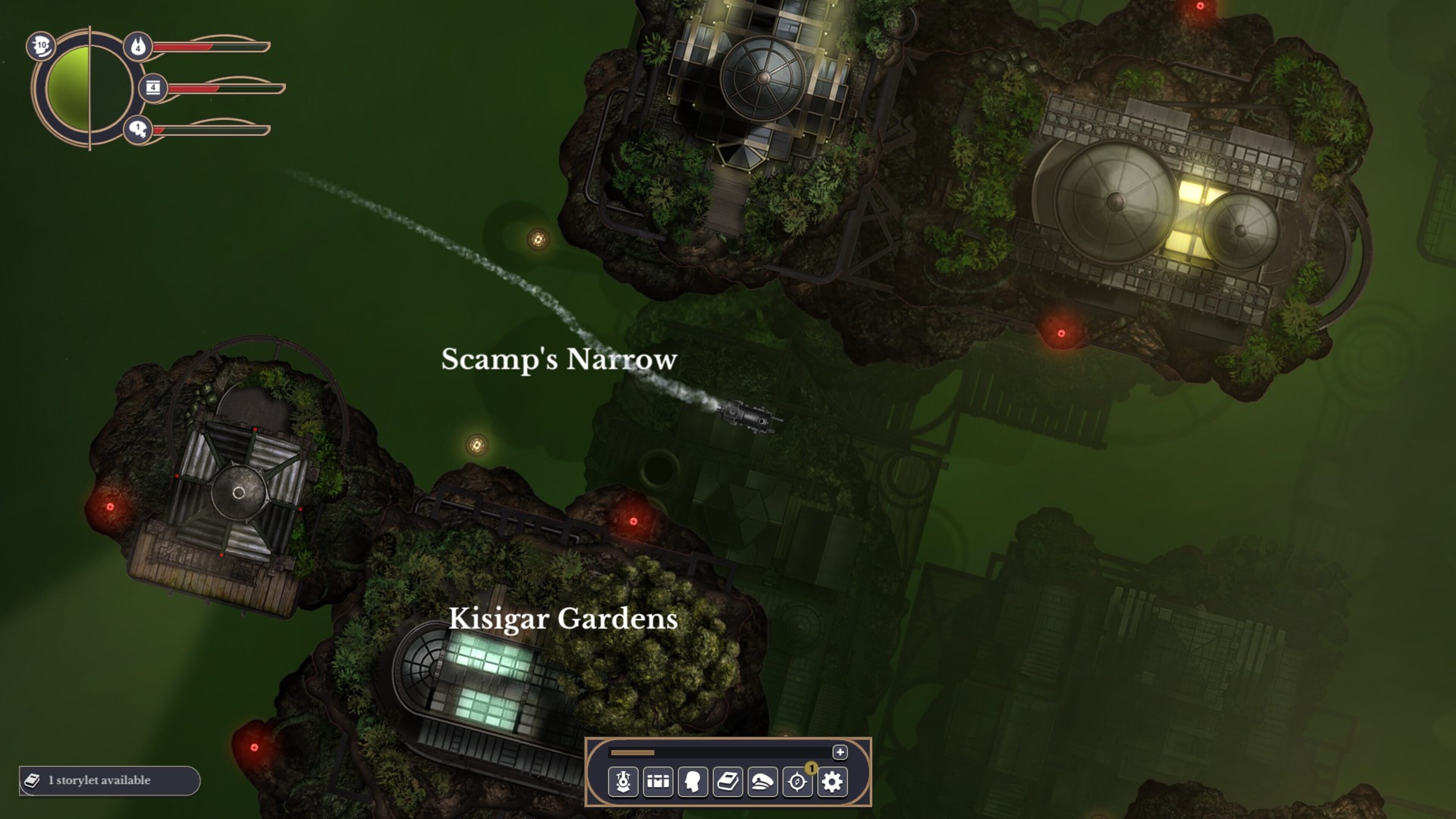Click the crew count icon showing 10
This screenshot has height=819, width=1456.
41,46
